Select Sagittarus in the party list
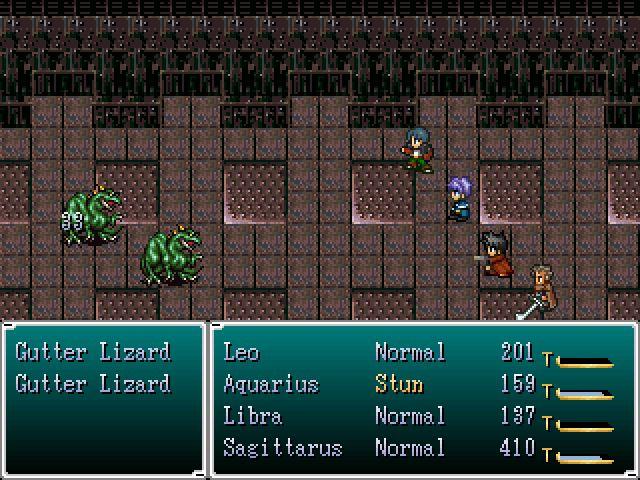640x480 pixels. click(282, 448)
